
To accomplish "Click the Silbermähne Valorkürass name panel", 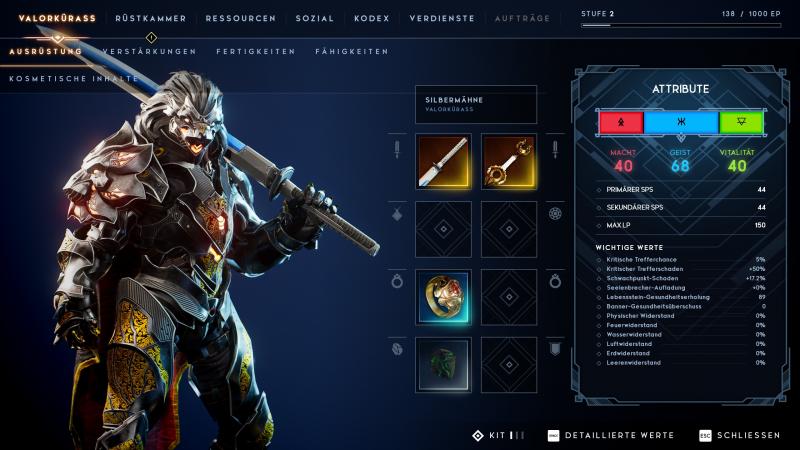I will pyautogui.click(x=475, y=104).
